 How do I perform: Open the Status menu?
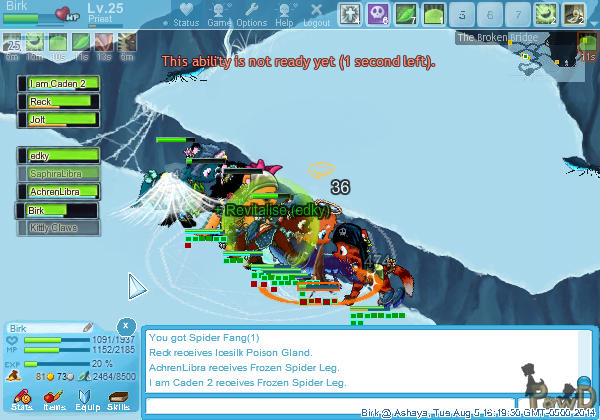(185, 15)
